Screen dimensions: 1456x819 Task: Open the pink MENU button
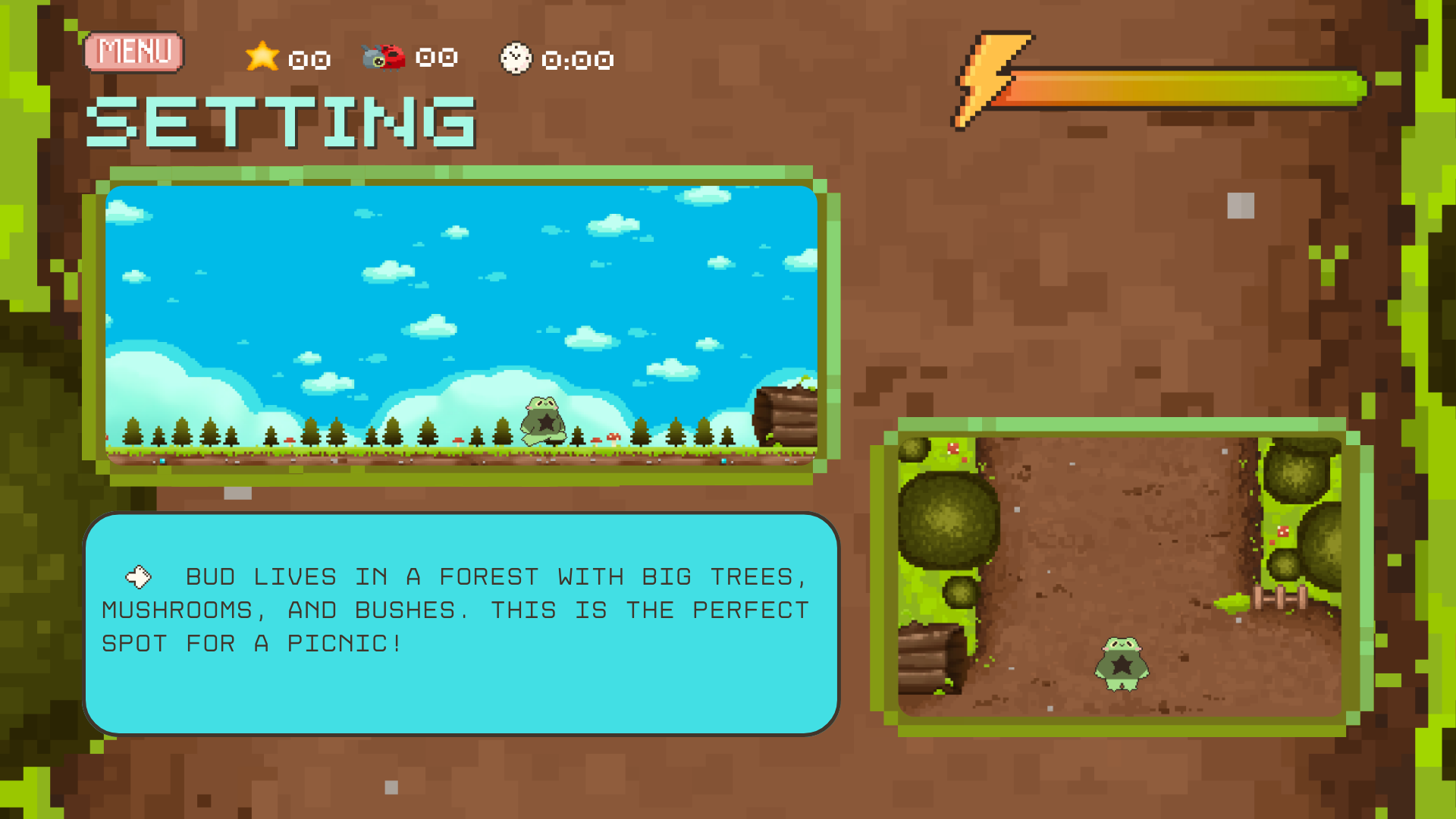[x=134, y=52]
